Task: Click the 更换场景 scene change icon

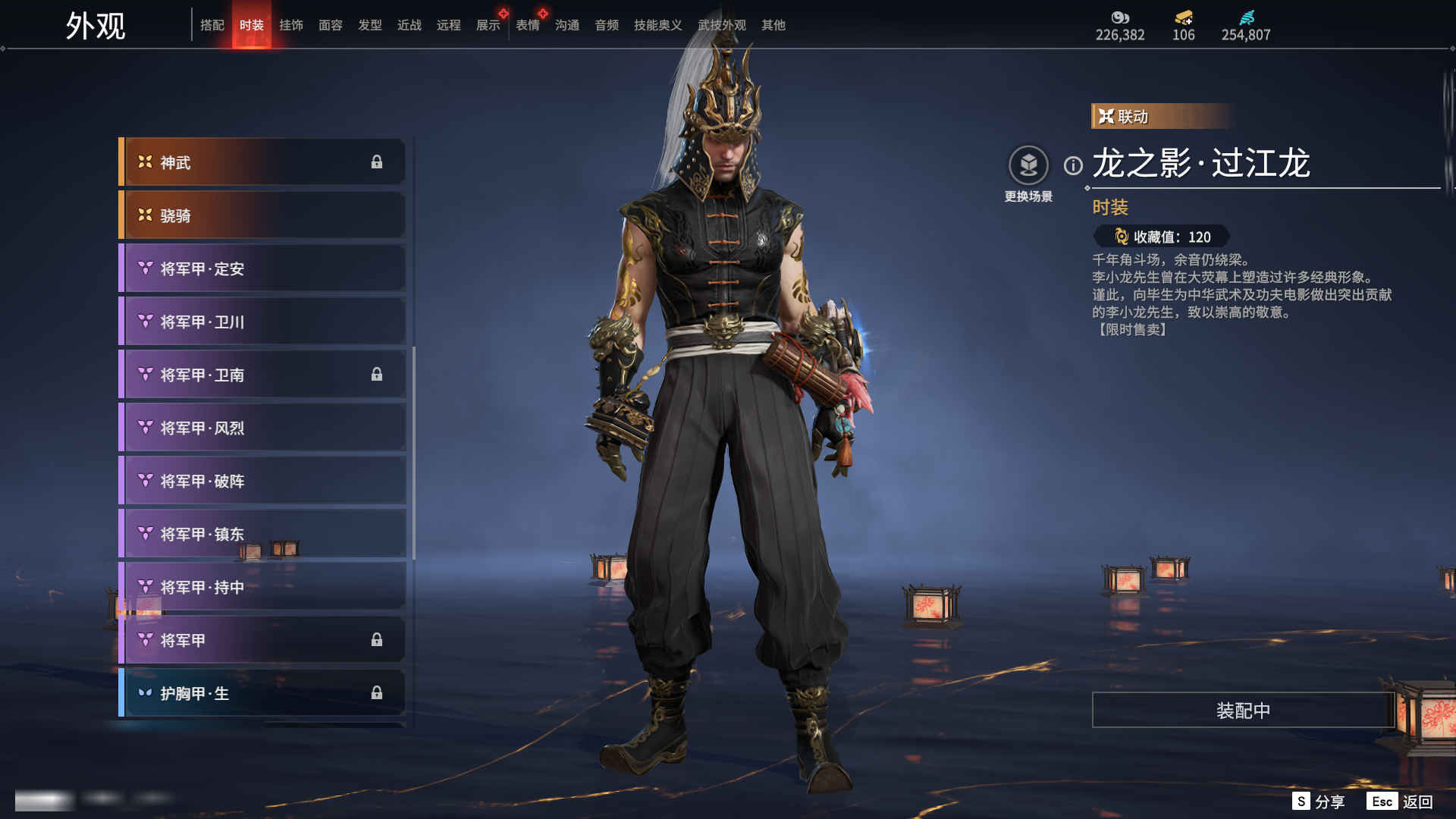Action: pos(1028,165)
